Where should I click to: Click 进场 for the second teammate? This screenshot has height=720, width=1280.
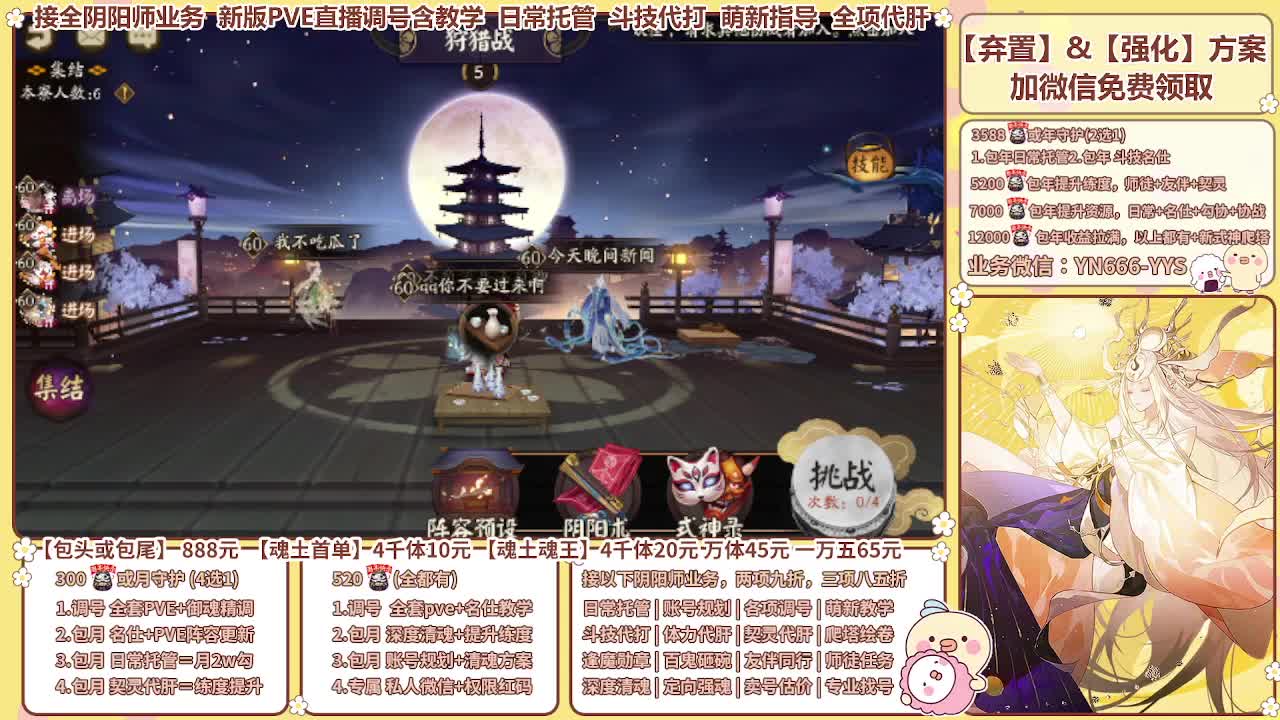[x=79, y=234]
